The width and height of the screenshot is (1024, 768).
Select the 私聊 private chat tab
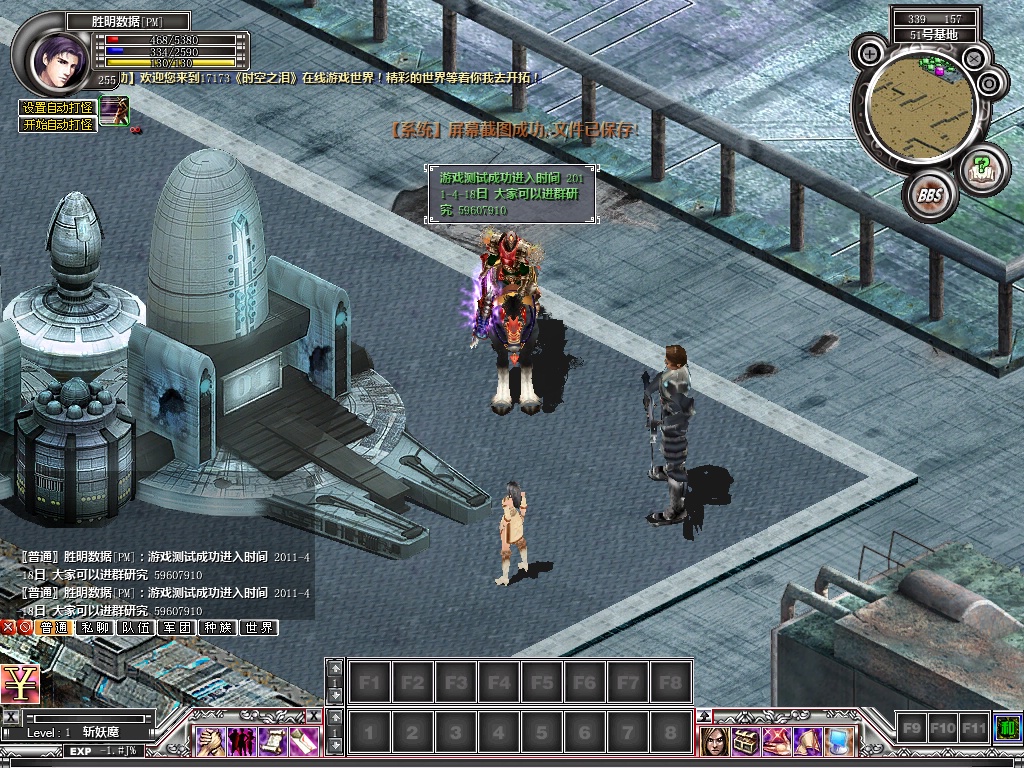click(x=96, y=628)
